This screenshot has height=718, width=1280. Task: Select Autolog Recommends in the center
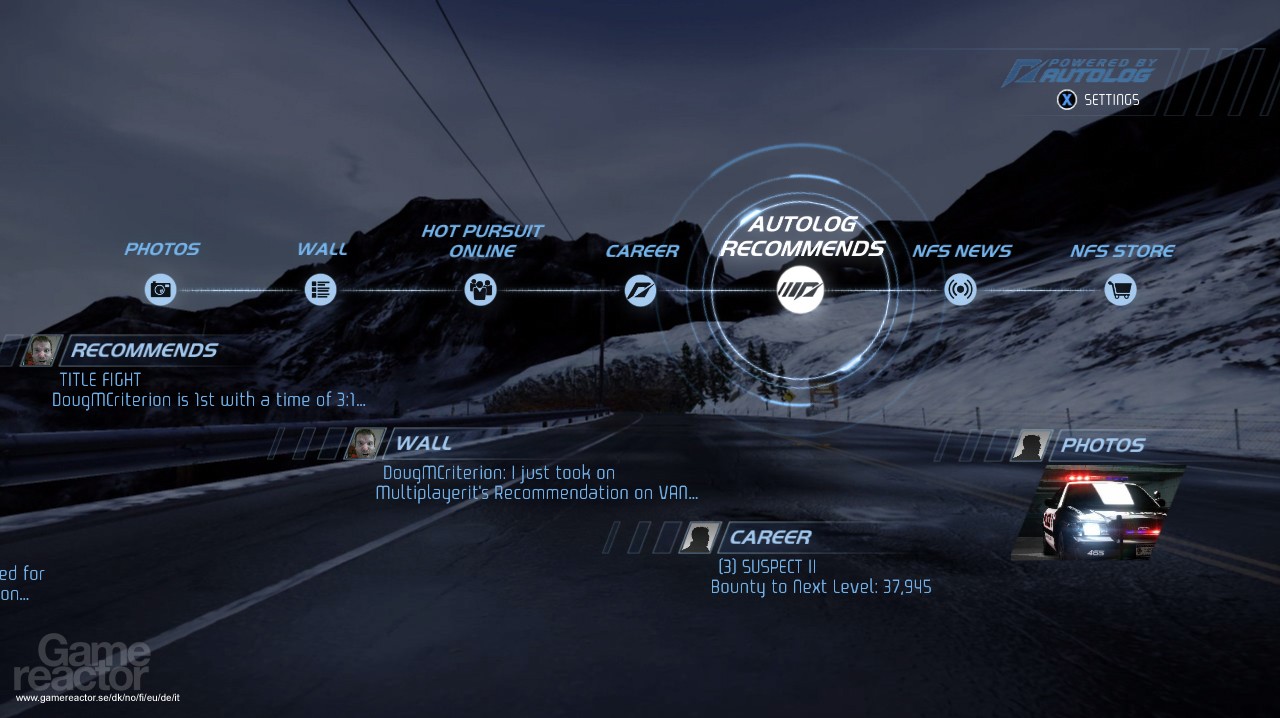(x=801, y=290)
